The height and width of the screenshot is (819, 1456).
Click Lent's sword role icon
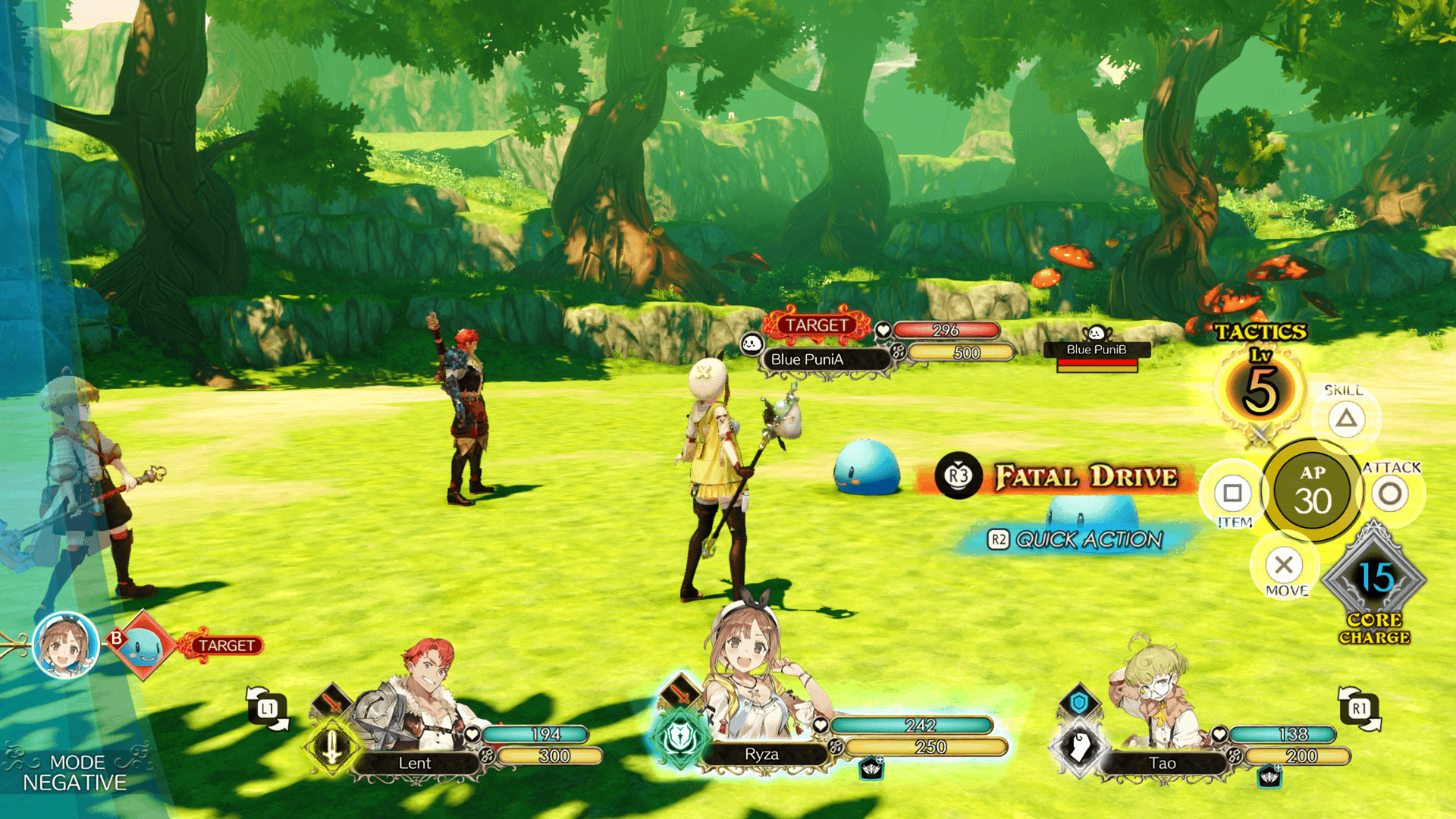click(332, 747)
